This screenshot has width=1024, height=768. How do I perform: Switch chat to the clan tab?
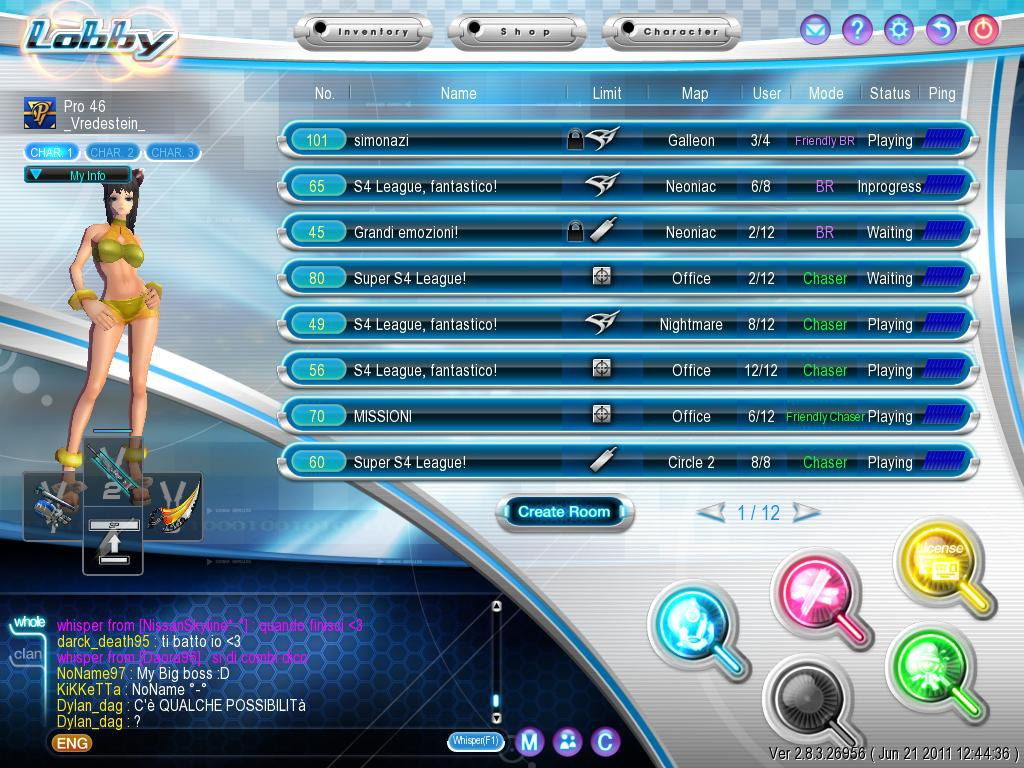pyautogui.click(x=28, y=655)
